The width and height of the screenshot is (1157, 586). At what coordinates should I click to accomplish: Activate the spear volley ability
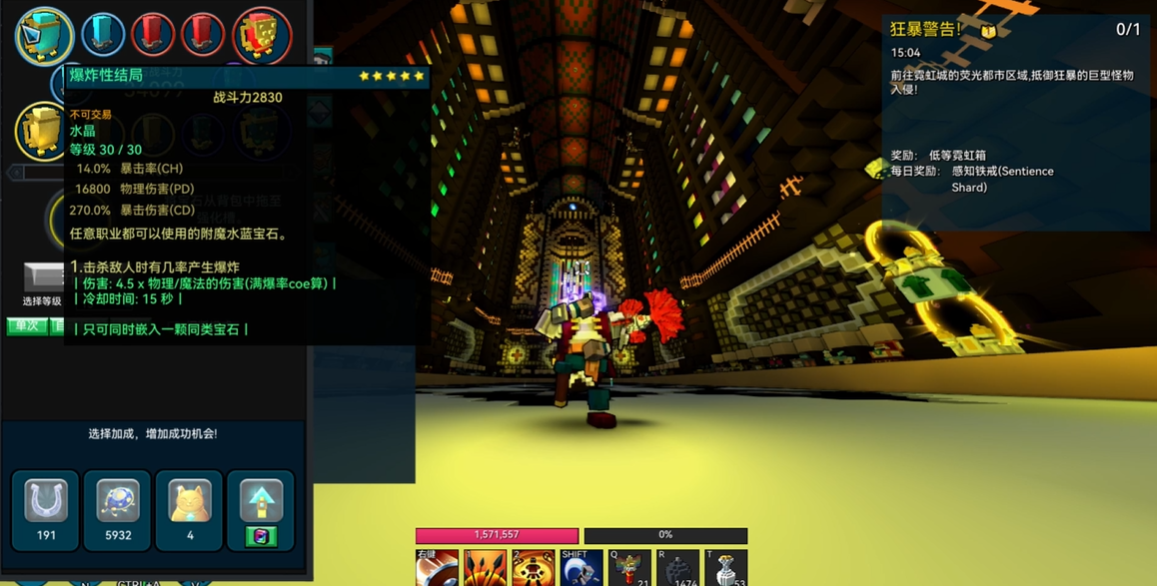tap(485, 569)
